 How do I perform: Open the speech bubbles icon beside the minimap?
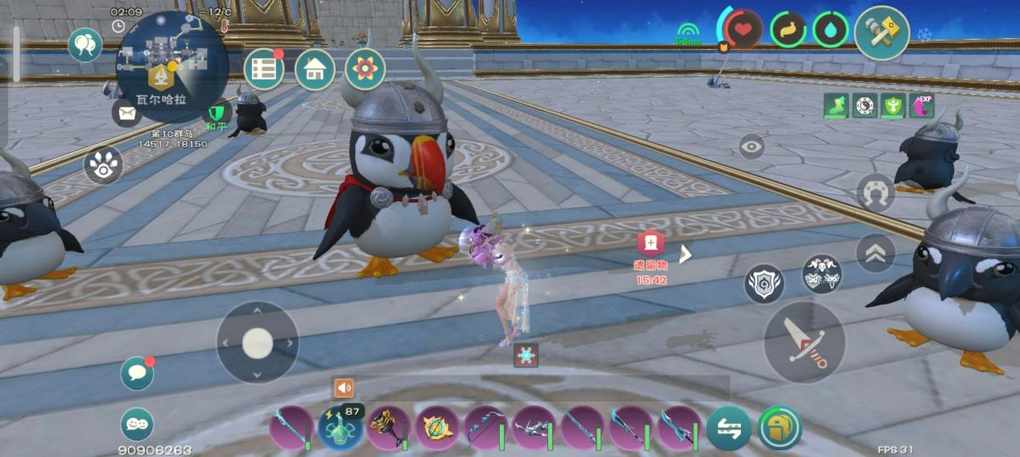coord(84,44)
